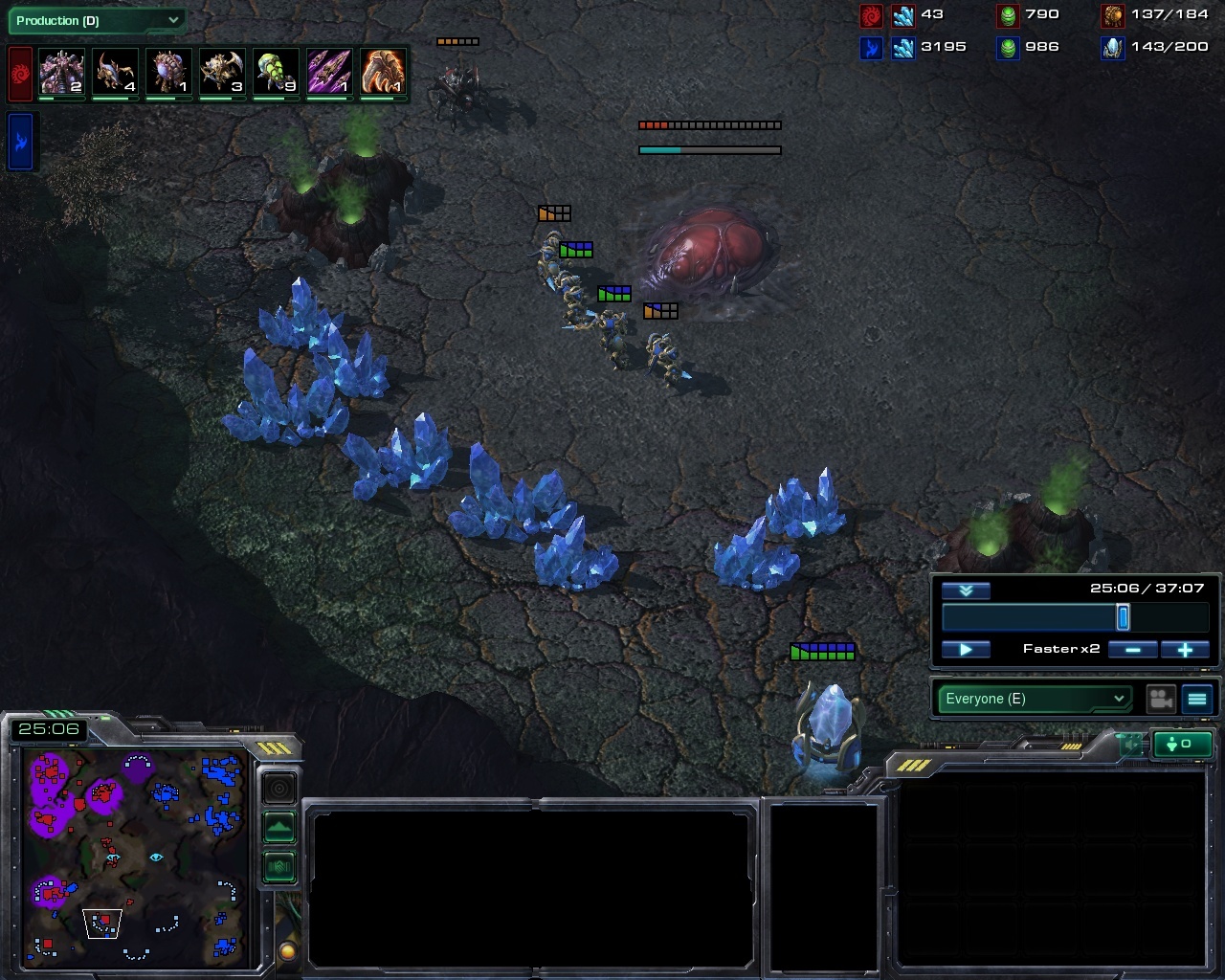Select the red Zerg player icon
1225x980 pixels.
pos(20,74)
